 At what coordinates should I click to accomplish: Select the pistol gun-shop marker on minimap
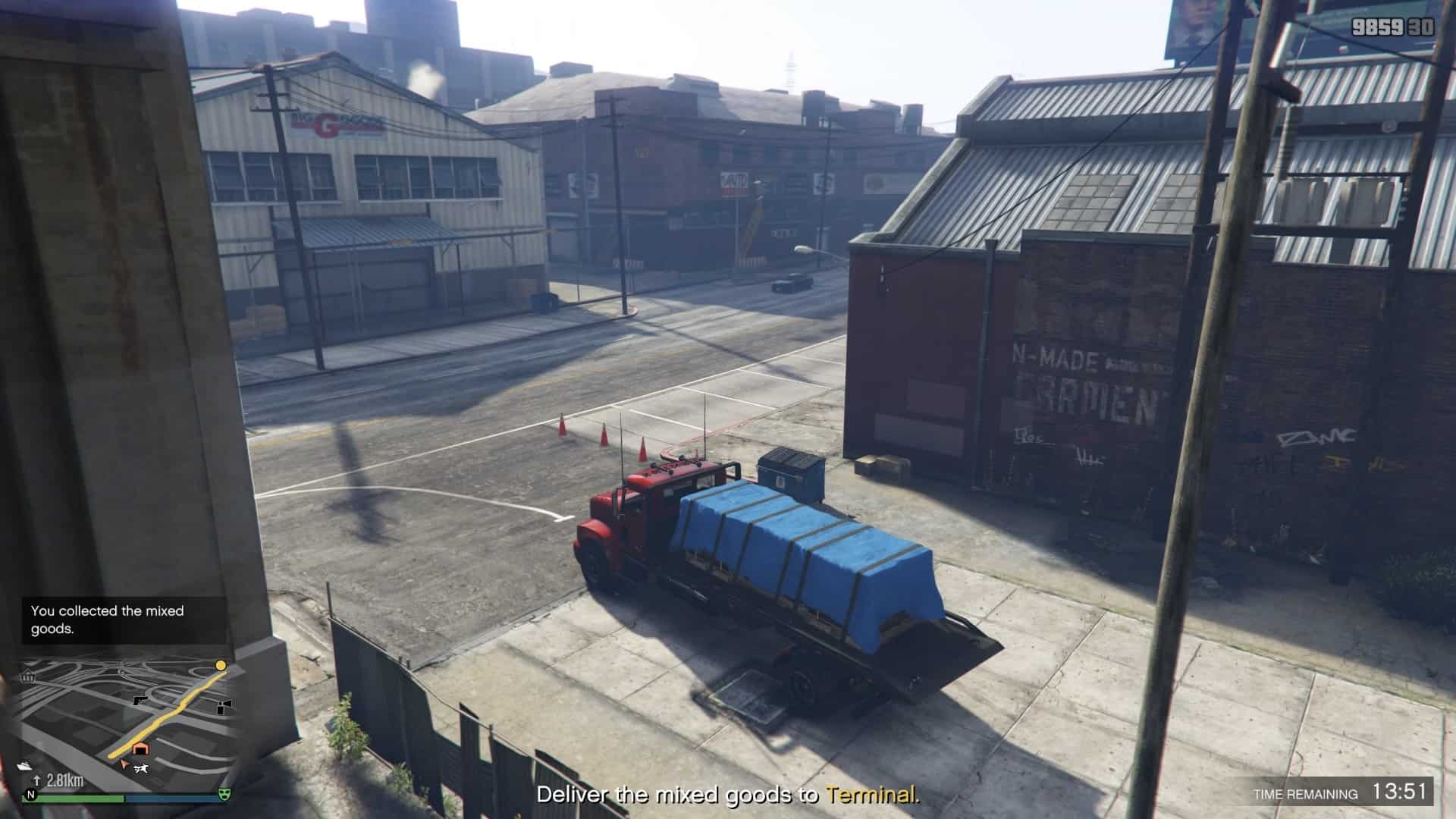[x=140, y=700]
